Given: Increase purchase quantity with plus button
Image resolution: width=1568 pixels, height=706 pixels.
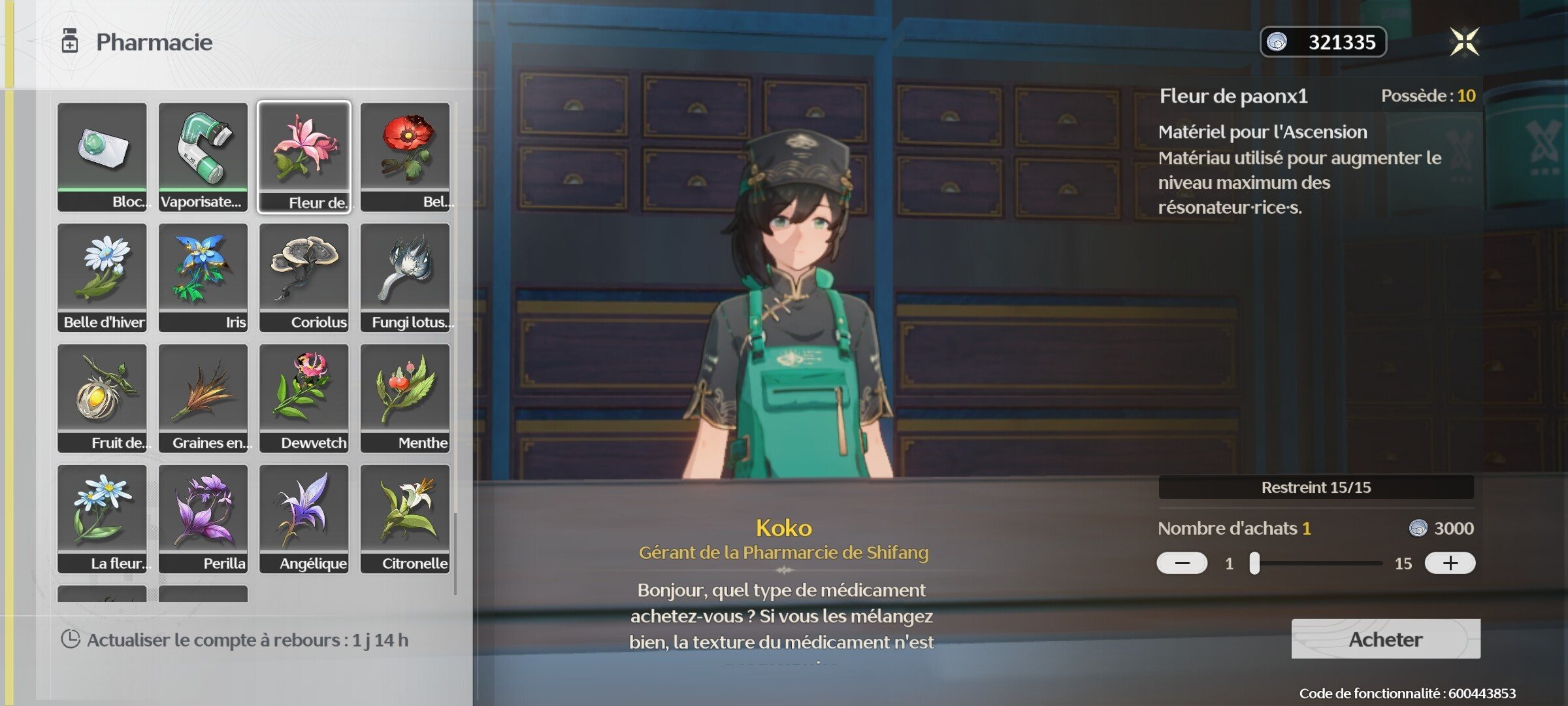Looking at the screenshot, I should coord(1450,563).
